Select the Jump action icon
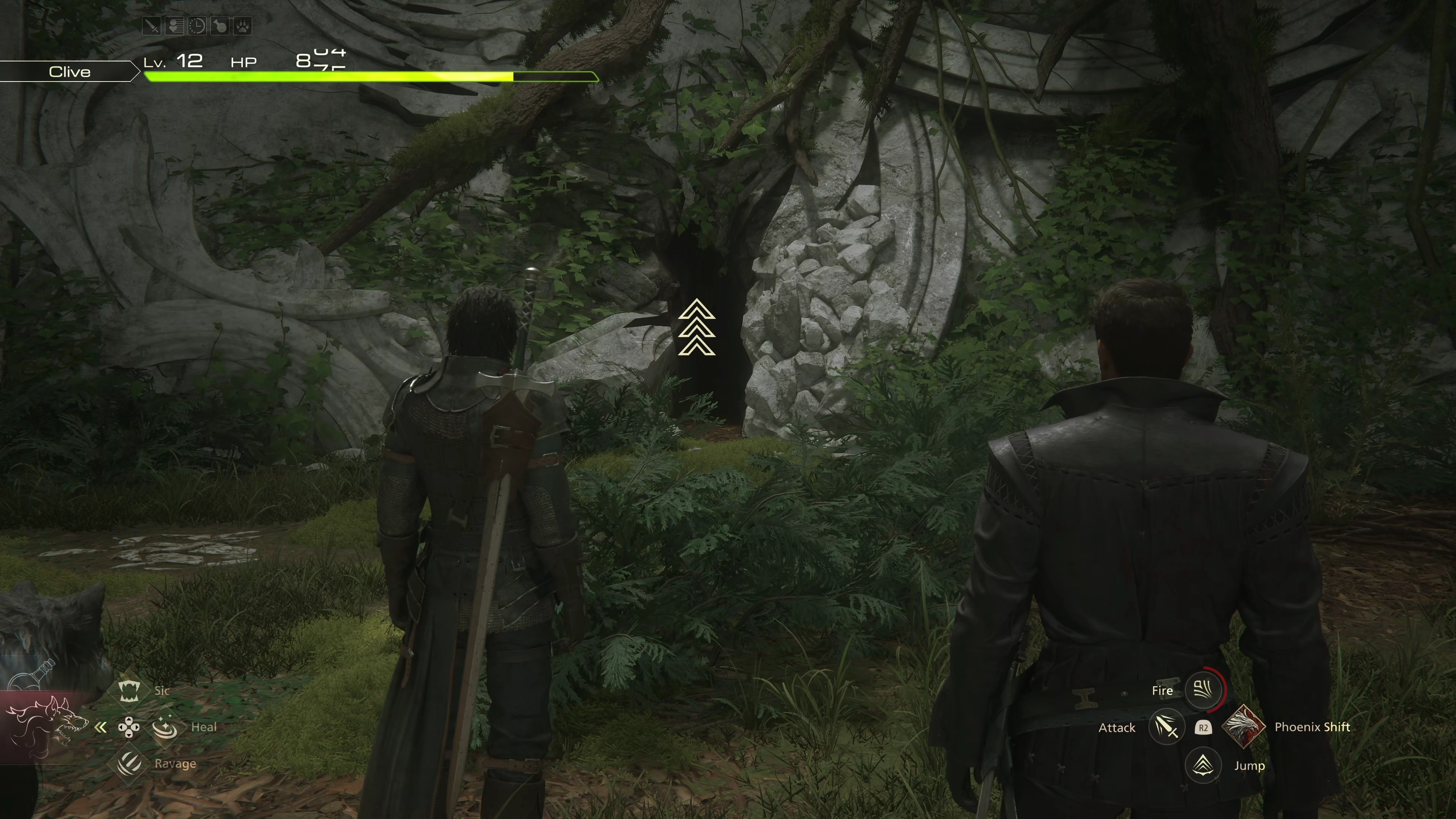The image size is (1456, 819). pos(1203,765)
